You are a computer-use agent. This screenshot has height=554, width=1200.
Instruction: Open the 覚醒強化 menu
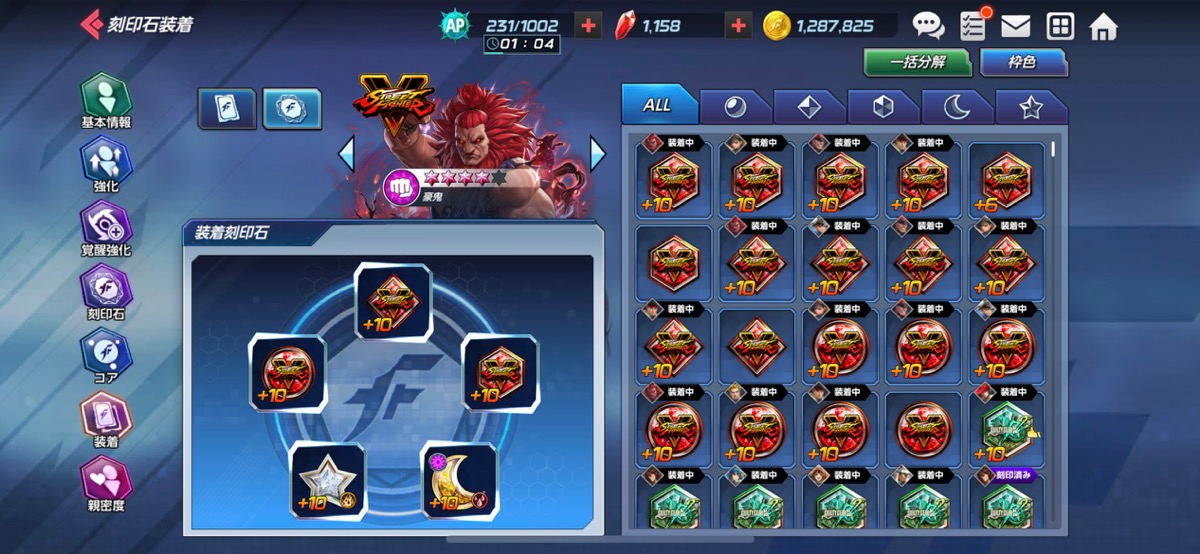(x=106, y=228)
